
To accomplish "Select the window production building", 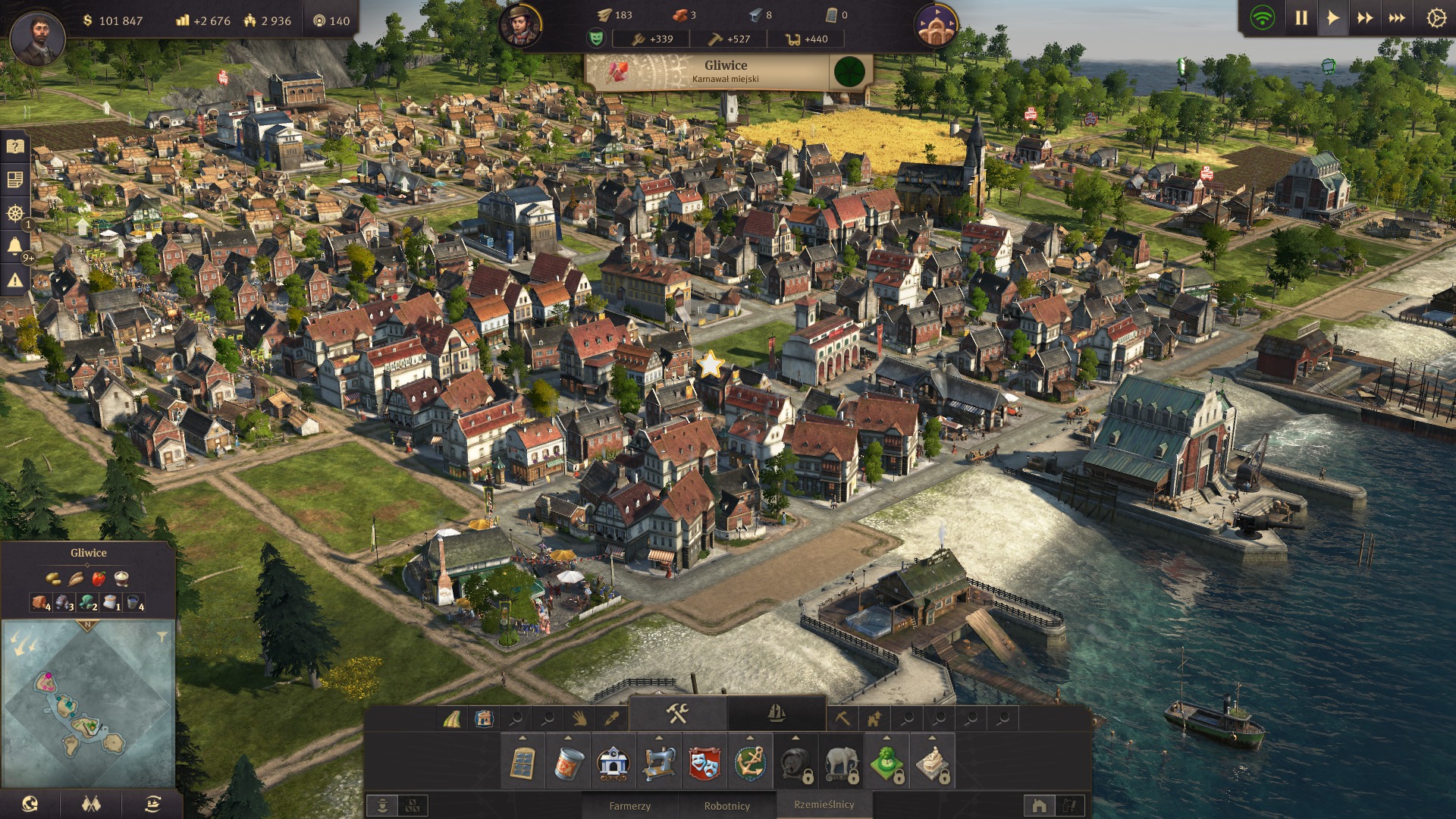I will 522,763.
